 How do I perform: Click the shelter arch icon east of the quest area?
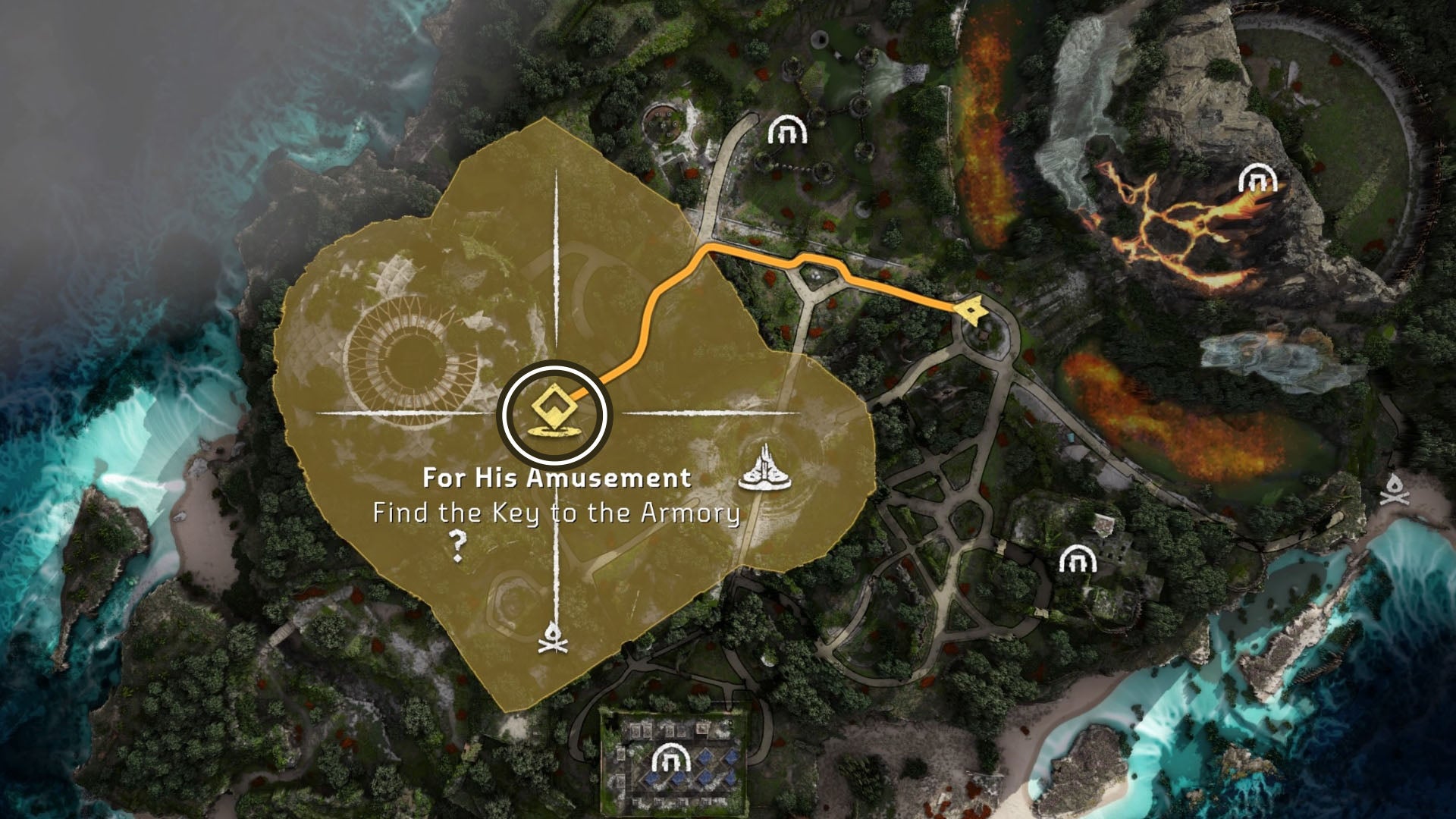coord(1078,558)
